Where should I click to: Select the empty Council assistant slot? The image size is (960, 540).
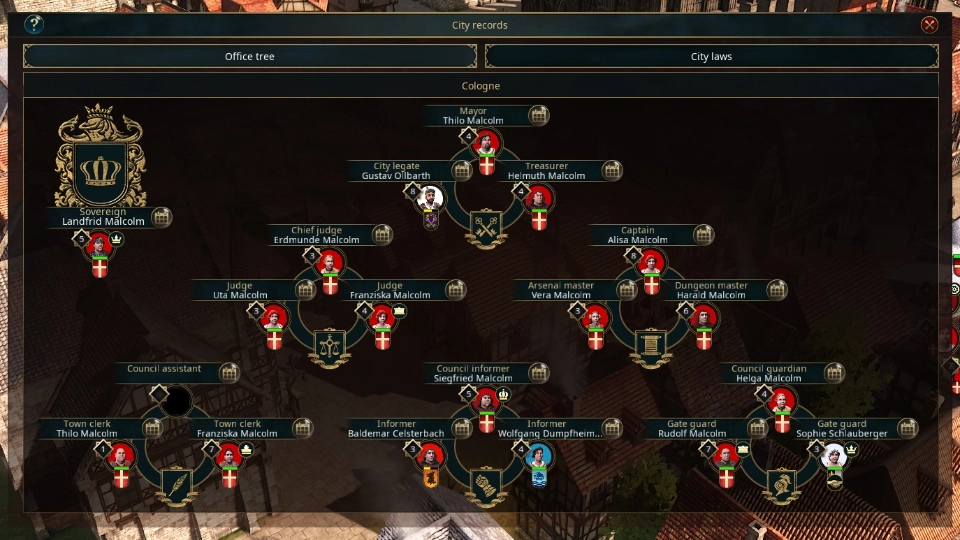(x=177, y=401)
